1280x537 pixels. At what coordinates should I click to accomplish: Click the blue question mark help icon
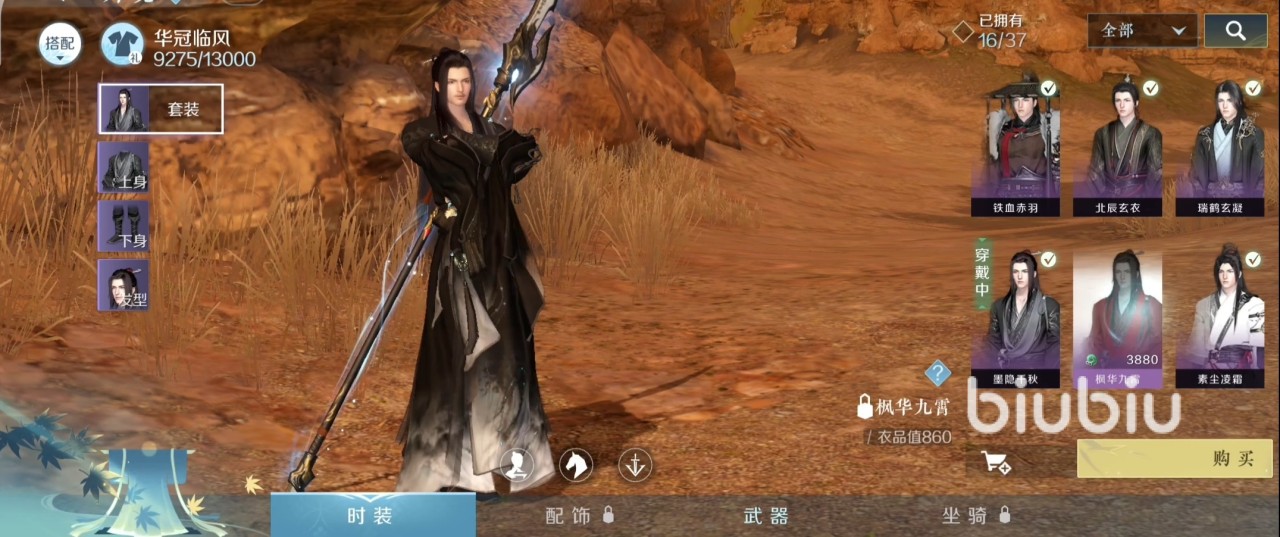(x=937, y=373)
